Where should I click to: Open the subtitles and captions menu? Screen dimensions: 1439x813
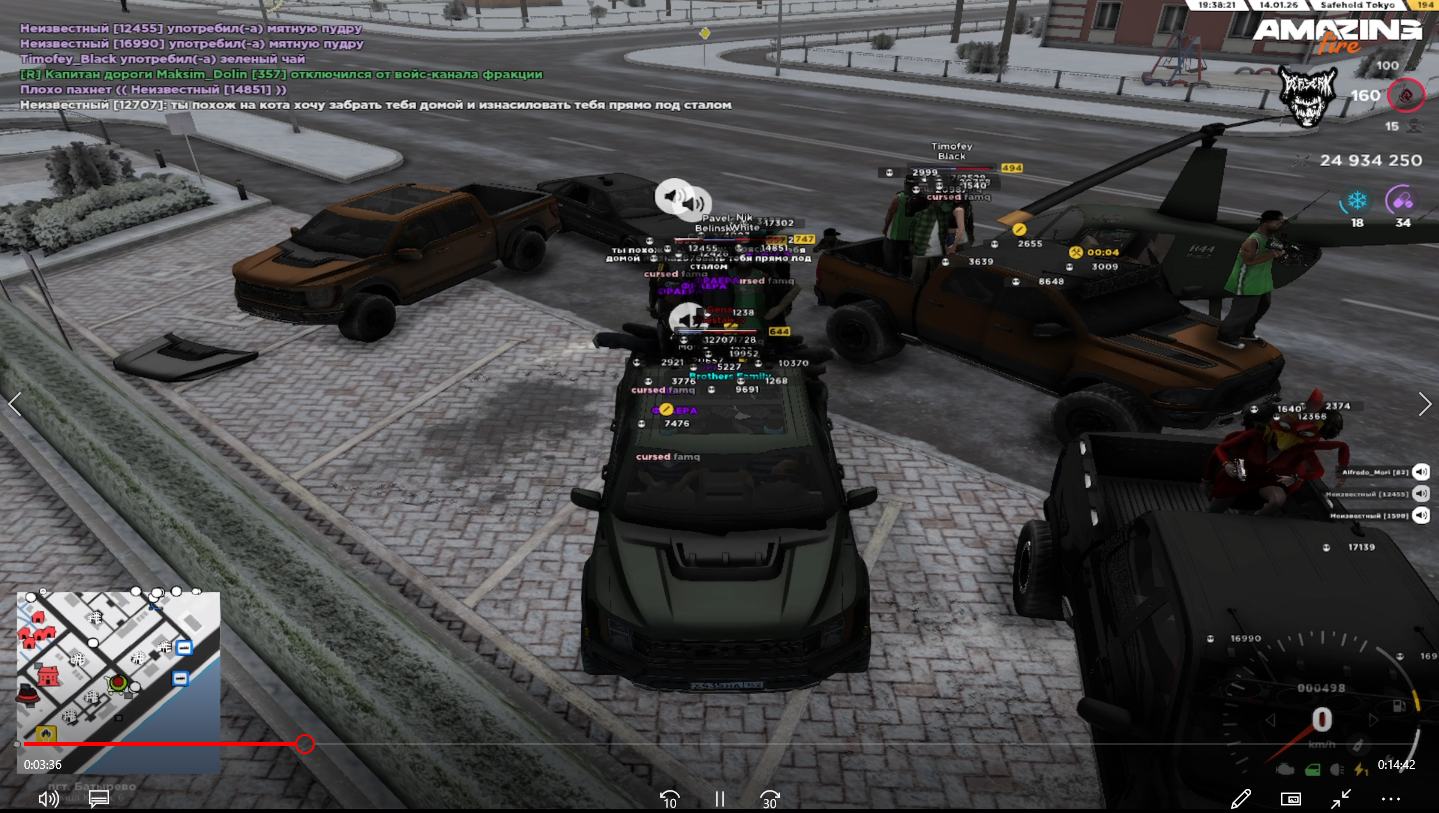tap(98, 799)
